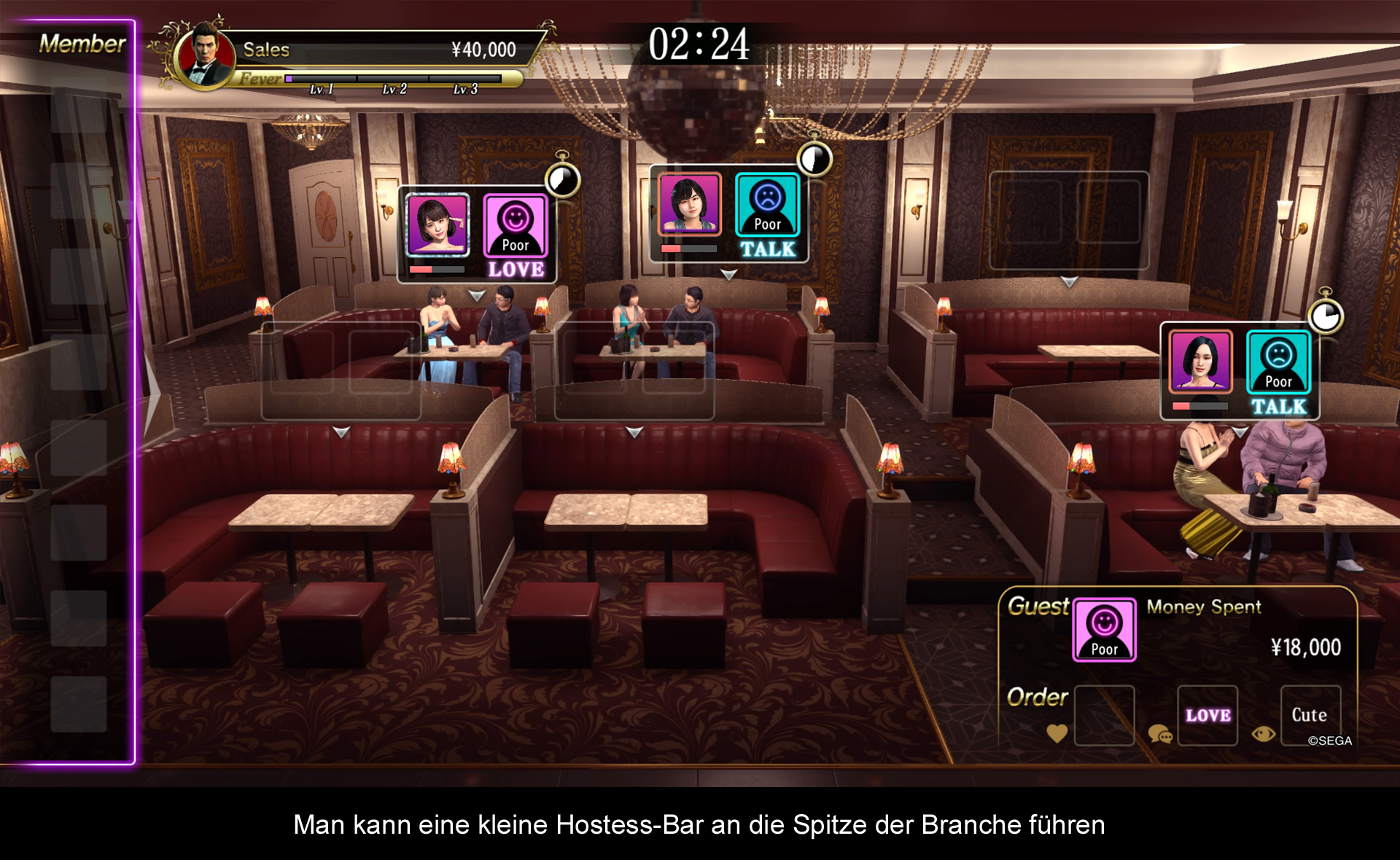Click the Guest panel's Poor mood icon
This screenshot has width=1400, height=860.
point(1104,630)
